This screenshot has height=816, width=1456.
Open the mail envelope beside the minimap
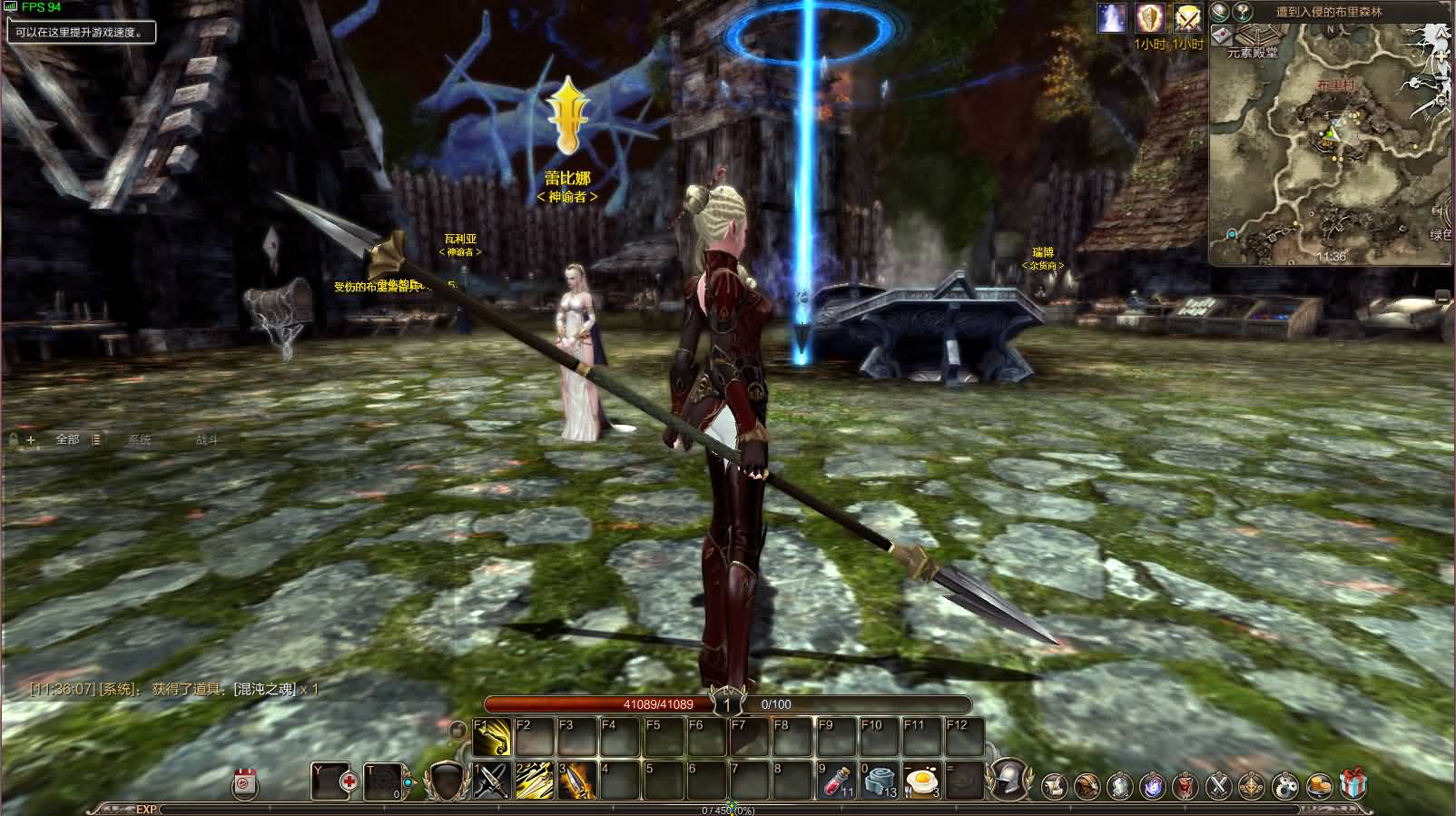(x=1223, y=34)
